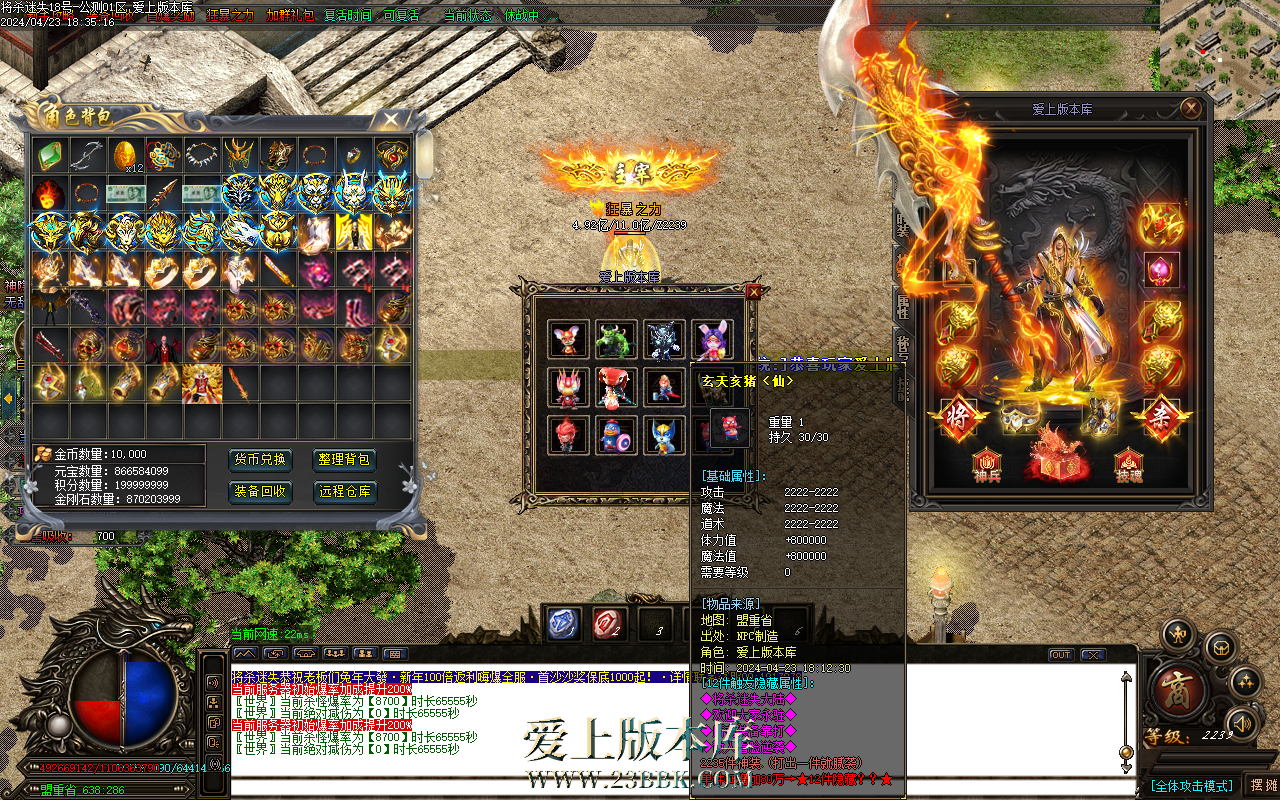Open equipment recycling (装备回收)

[x=260, y=491]
